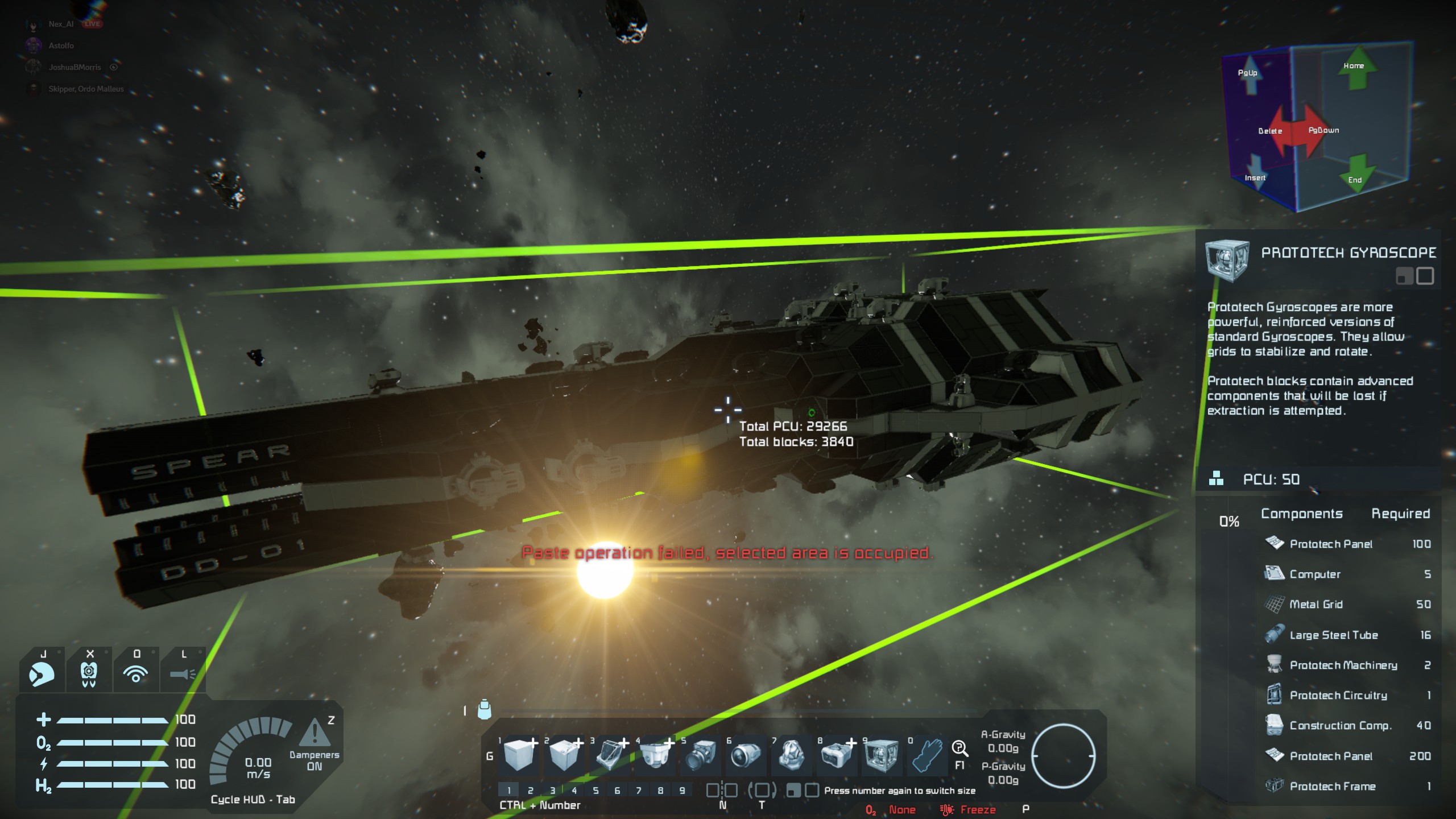This screenshot has width=1456, height=819.
Task: Select the spotlight block in hotbar slot 5
Action: (700, 755)
